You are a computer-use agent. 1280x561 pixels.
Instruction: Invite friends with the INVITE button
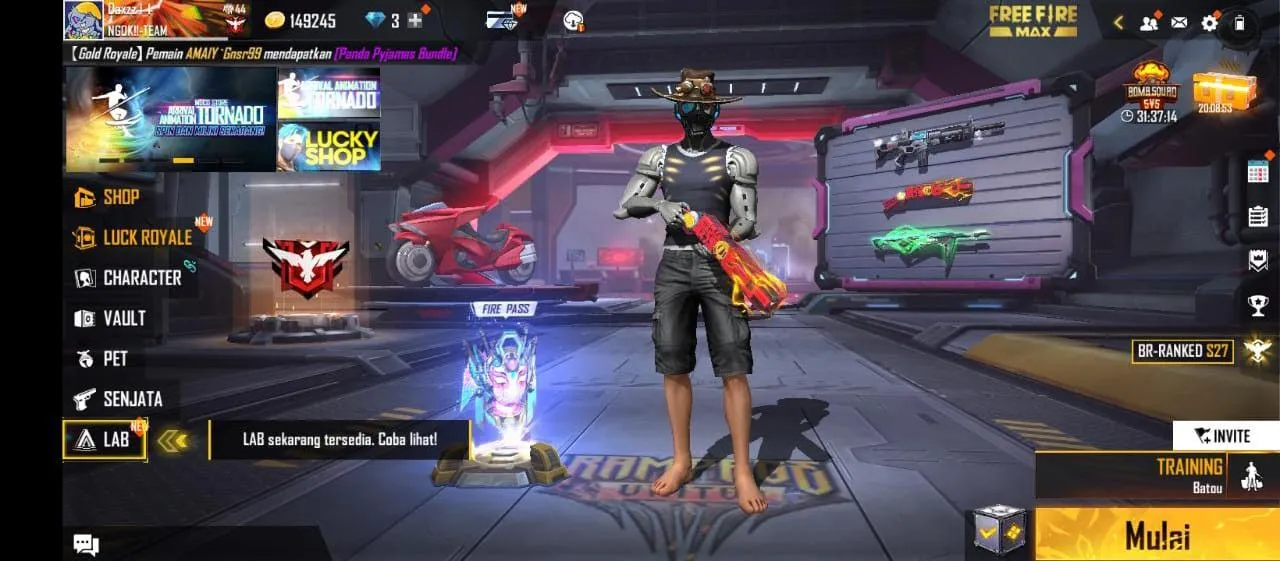[x=1225, y=436]
